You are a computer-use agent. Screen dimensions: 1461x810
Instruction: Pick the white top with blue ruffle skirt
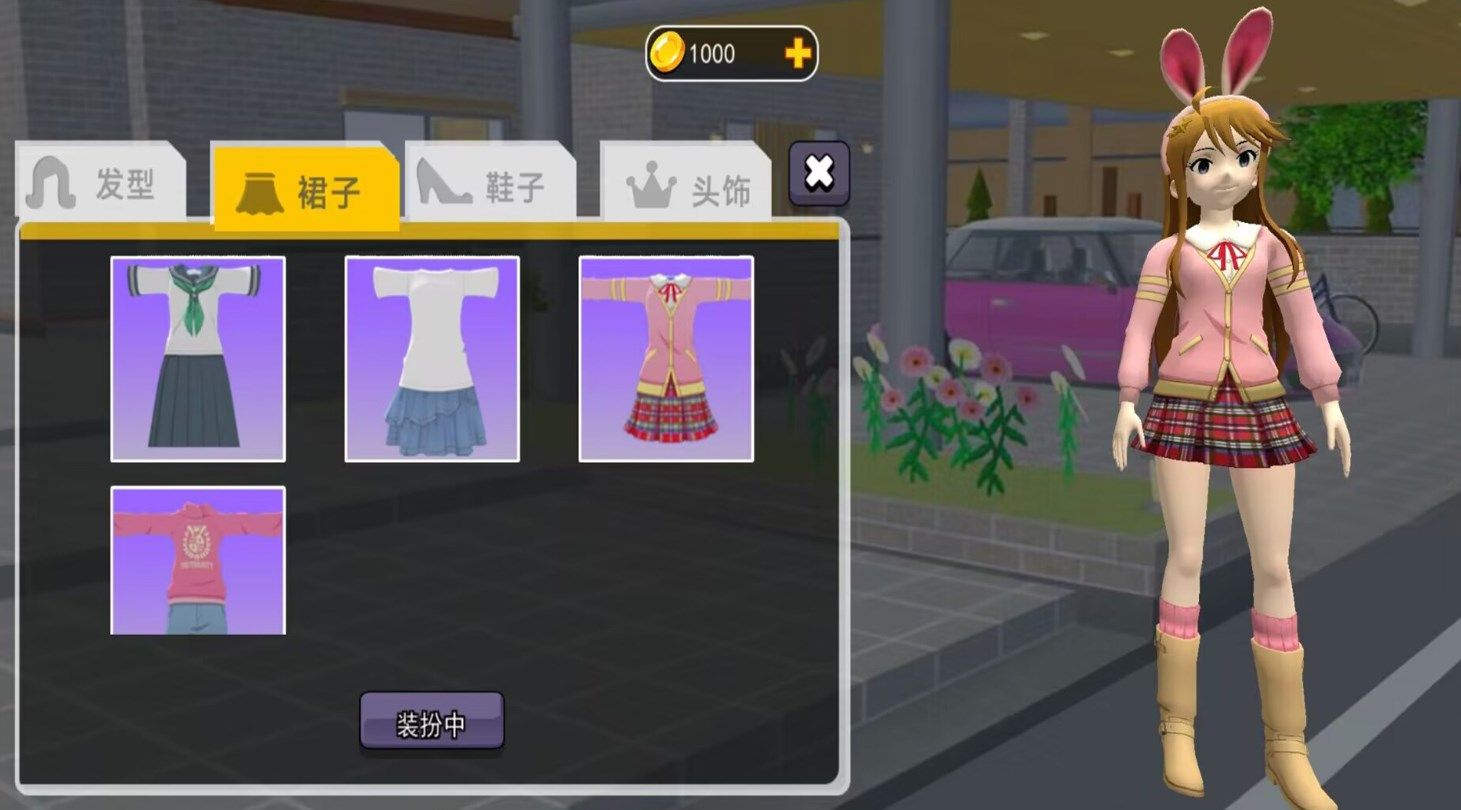pos(432,359)
